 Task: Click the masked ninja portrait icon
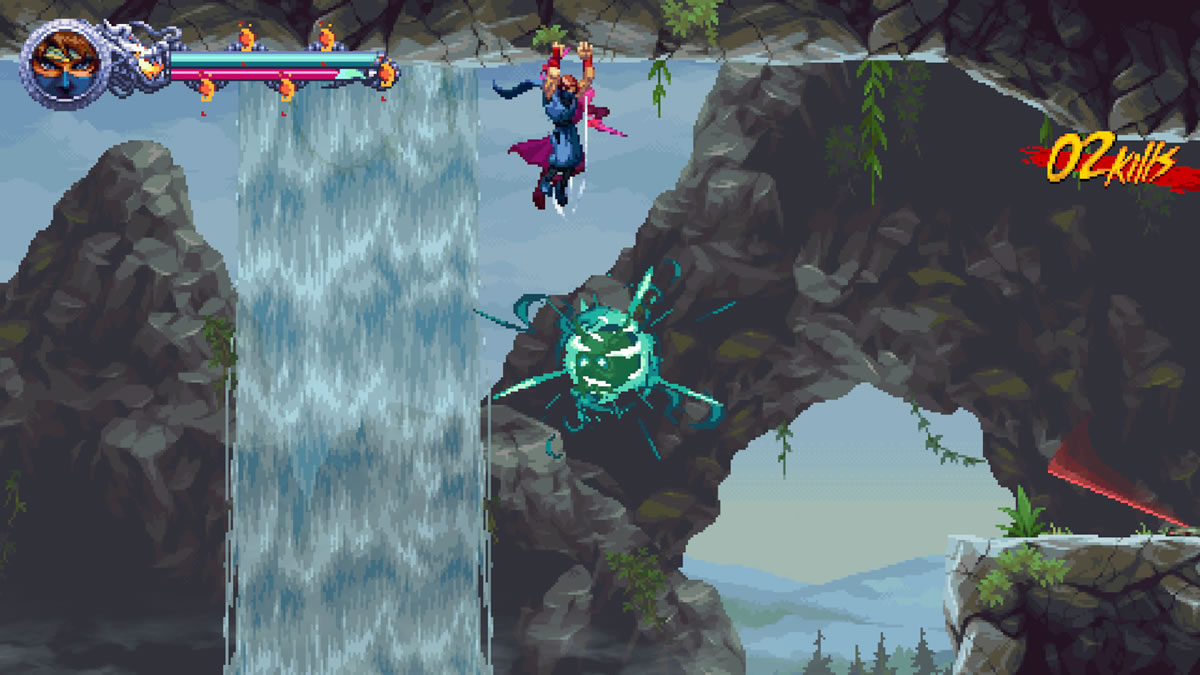[60, 65]
